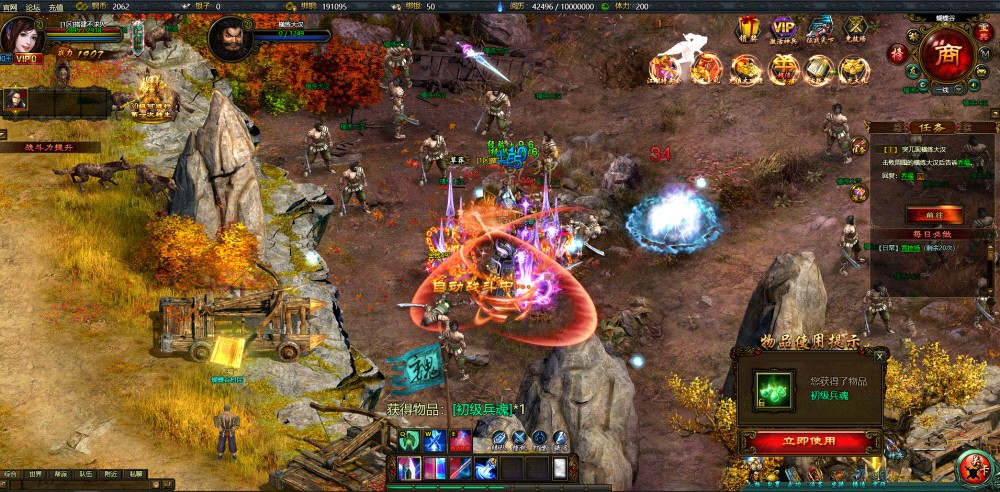This screenshot has width=1000, height=492.
Task: Open the red 榜 ranking button
Action: pyautogui.click(x=897, y=53)
